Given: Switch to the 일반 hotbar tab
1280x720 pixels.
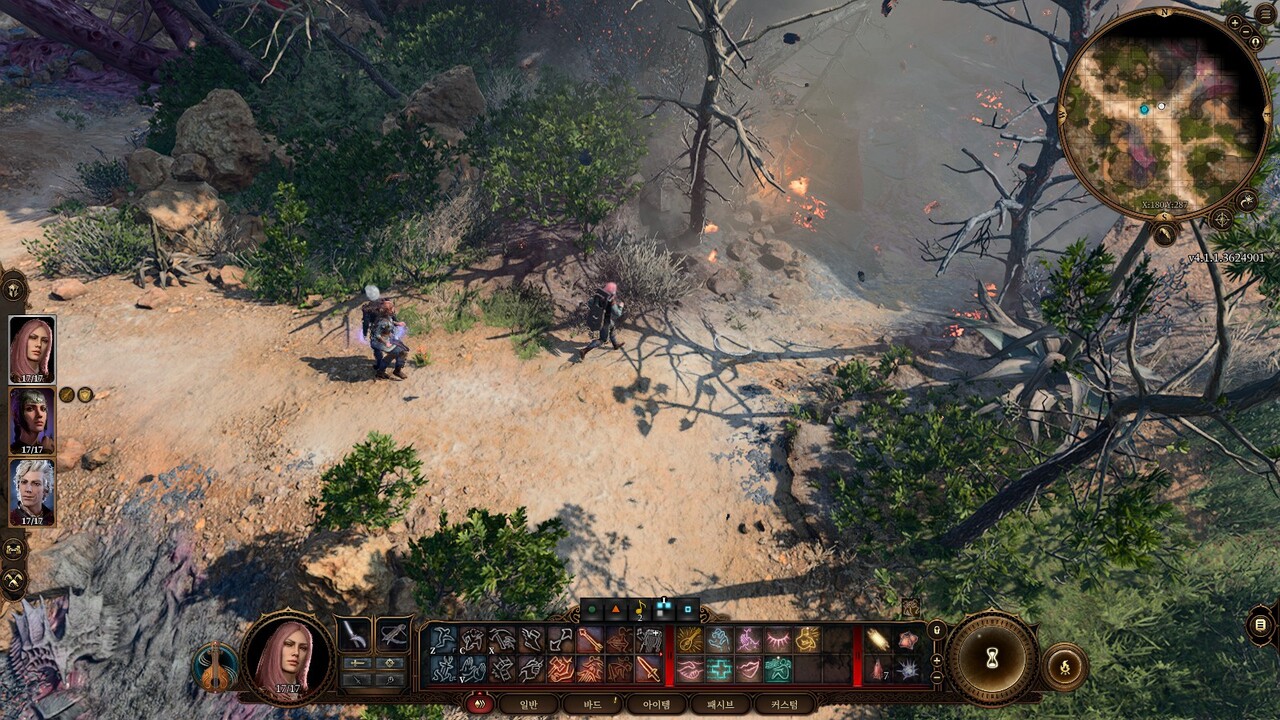Looking at the screenshot, I should click(x=530, y=704).
